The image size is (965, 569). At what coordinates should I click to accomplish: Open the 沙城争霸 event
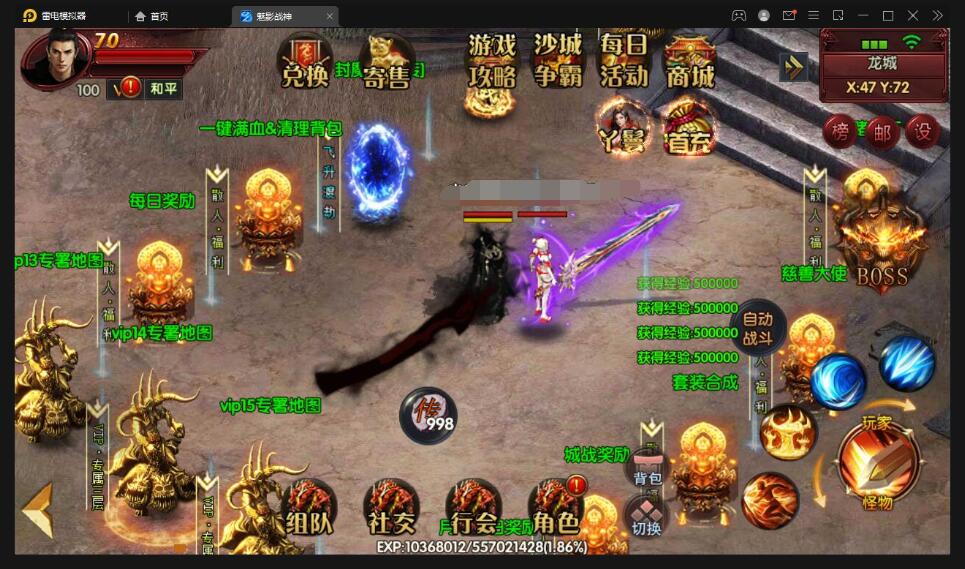point(558,62)
